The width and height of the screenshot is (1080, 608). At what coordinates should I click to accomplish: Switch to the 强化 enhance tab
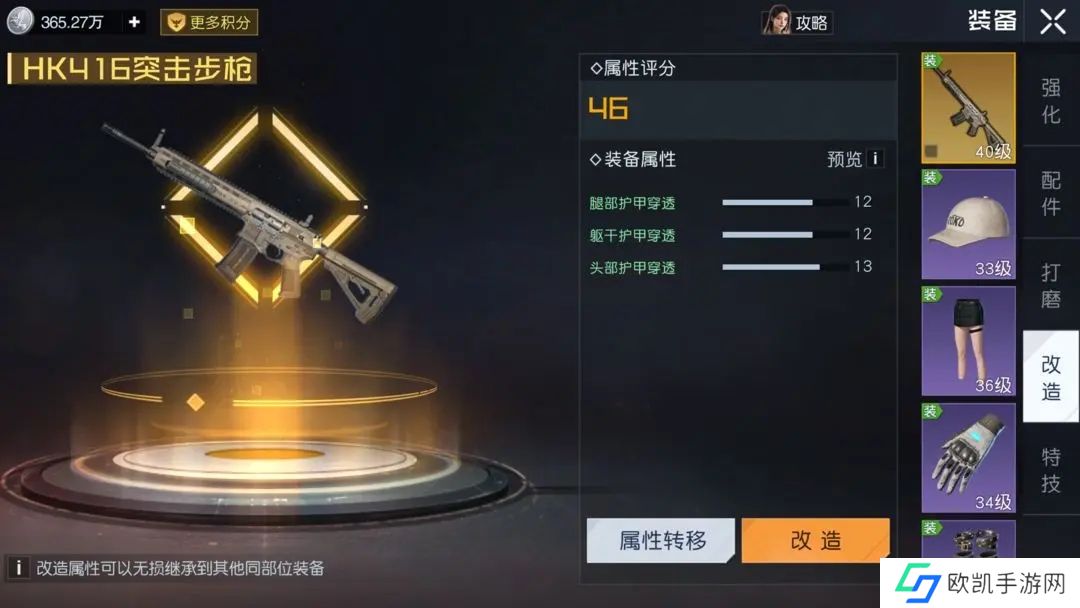(x=1051, y=101)
